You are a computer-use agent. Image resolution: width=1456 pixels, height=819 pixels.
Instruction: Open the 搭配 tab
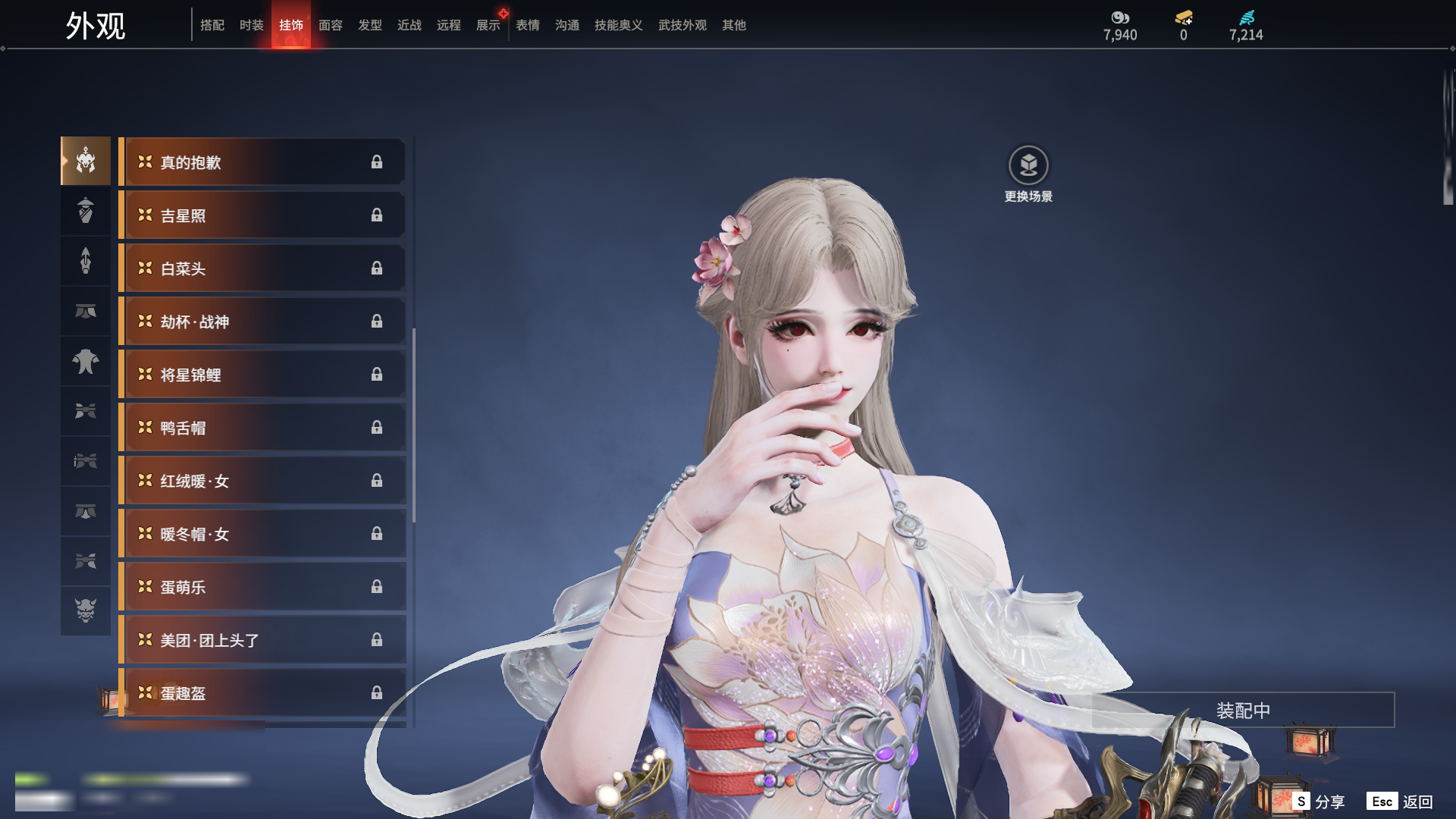(x=212, y=25)
